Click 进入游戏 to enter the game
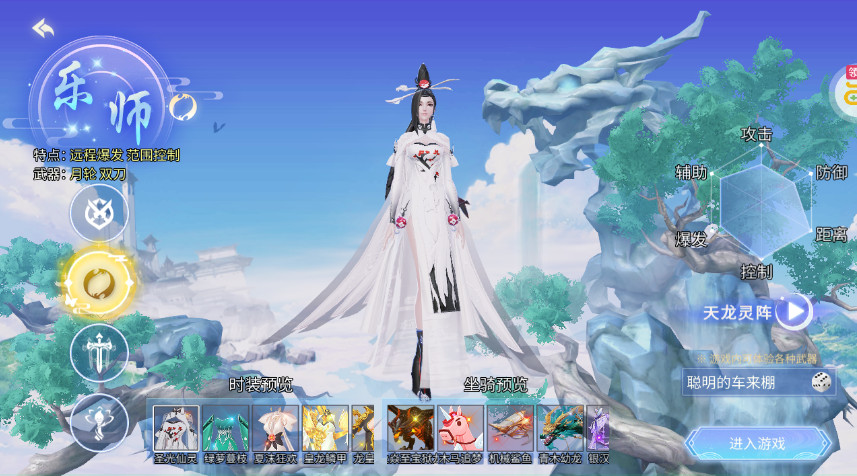 tap(758, 443)
